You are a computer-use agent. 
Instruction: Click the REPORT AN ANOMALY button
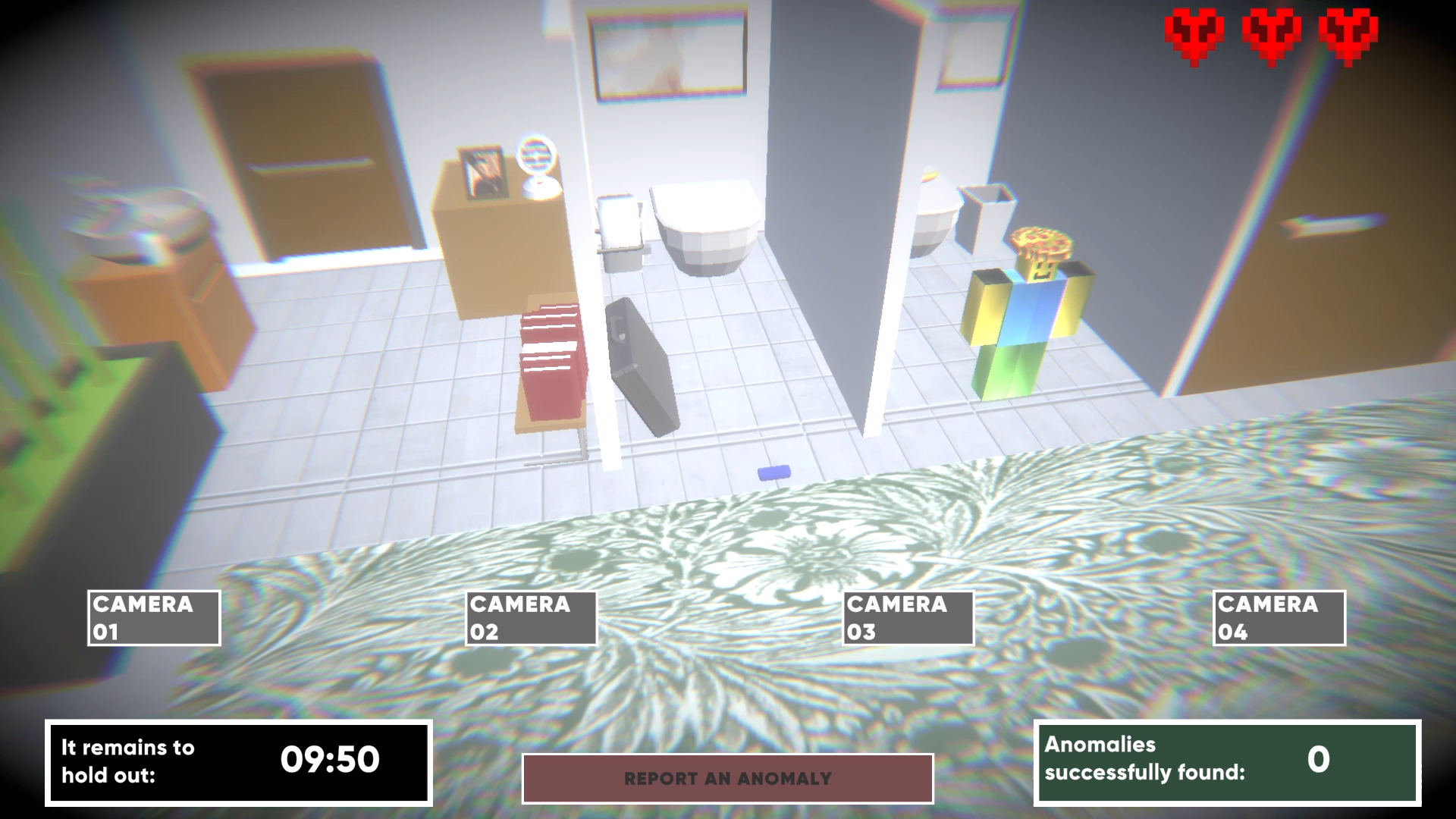click(x=726, y=777)
